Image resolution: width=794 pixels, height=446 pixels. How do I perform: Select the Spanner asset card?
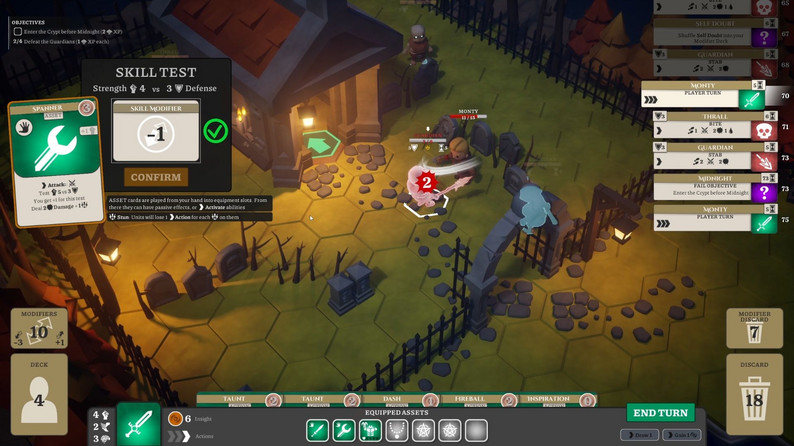click(x=55, y=160)
